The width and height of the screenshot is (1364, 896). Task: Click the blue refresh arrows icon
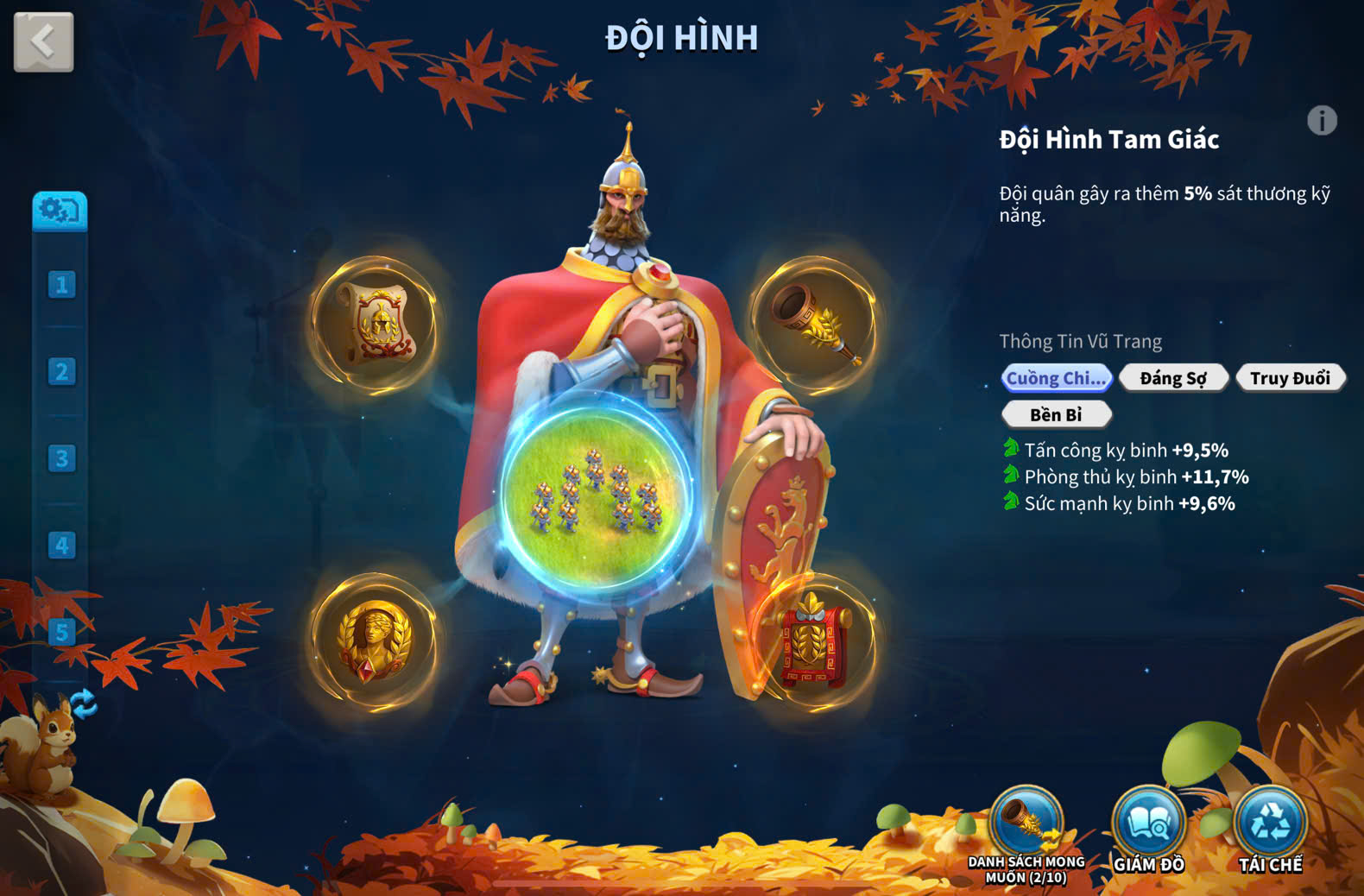pos(84,704)
